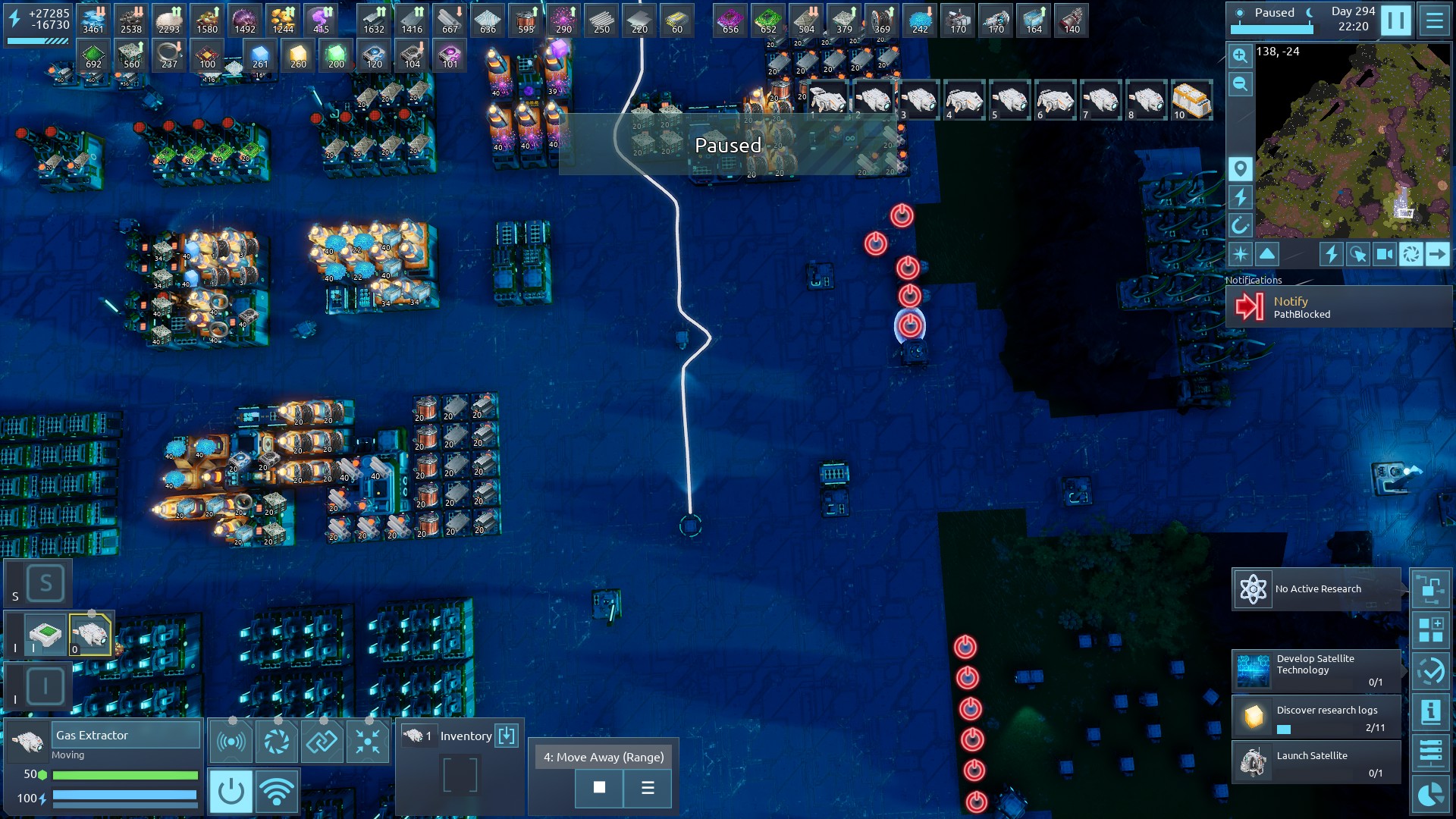Zoom in on the minimap
Viewport: 1456px width, 819px height.
click(x=1240, y=55)
